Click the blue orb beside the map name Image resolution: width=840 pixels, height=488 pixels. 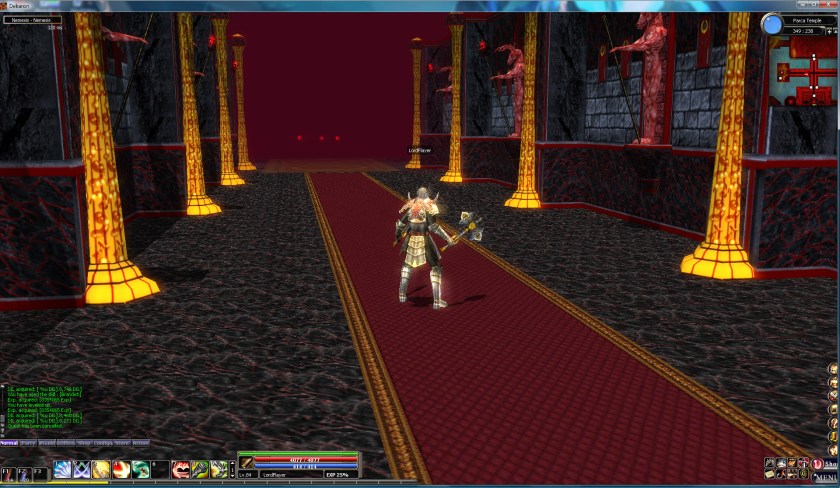point(771,24)
